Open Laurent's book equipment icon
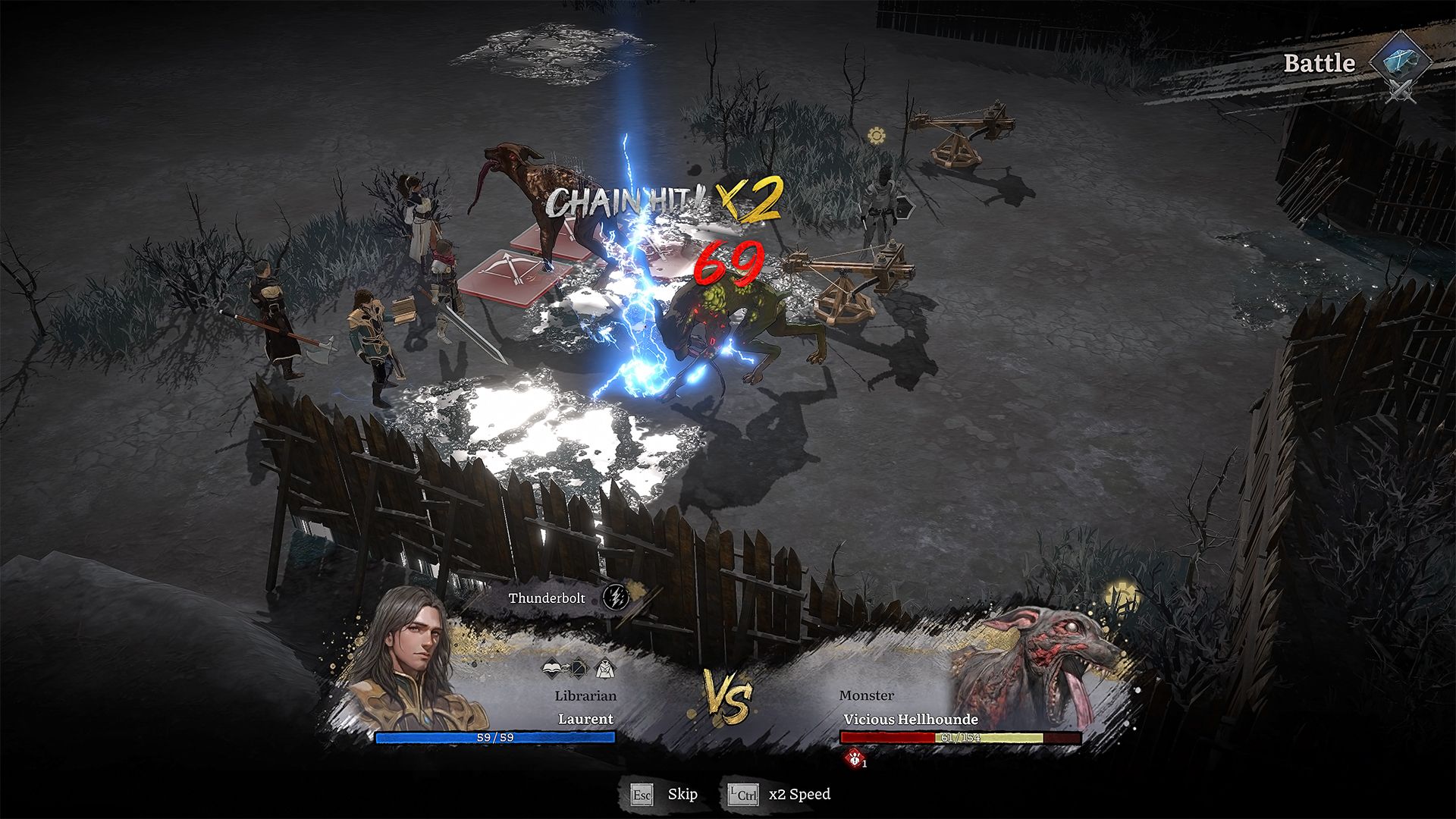 (x=552, y=668)
